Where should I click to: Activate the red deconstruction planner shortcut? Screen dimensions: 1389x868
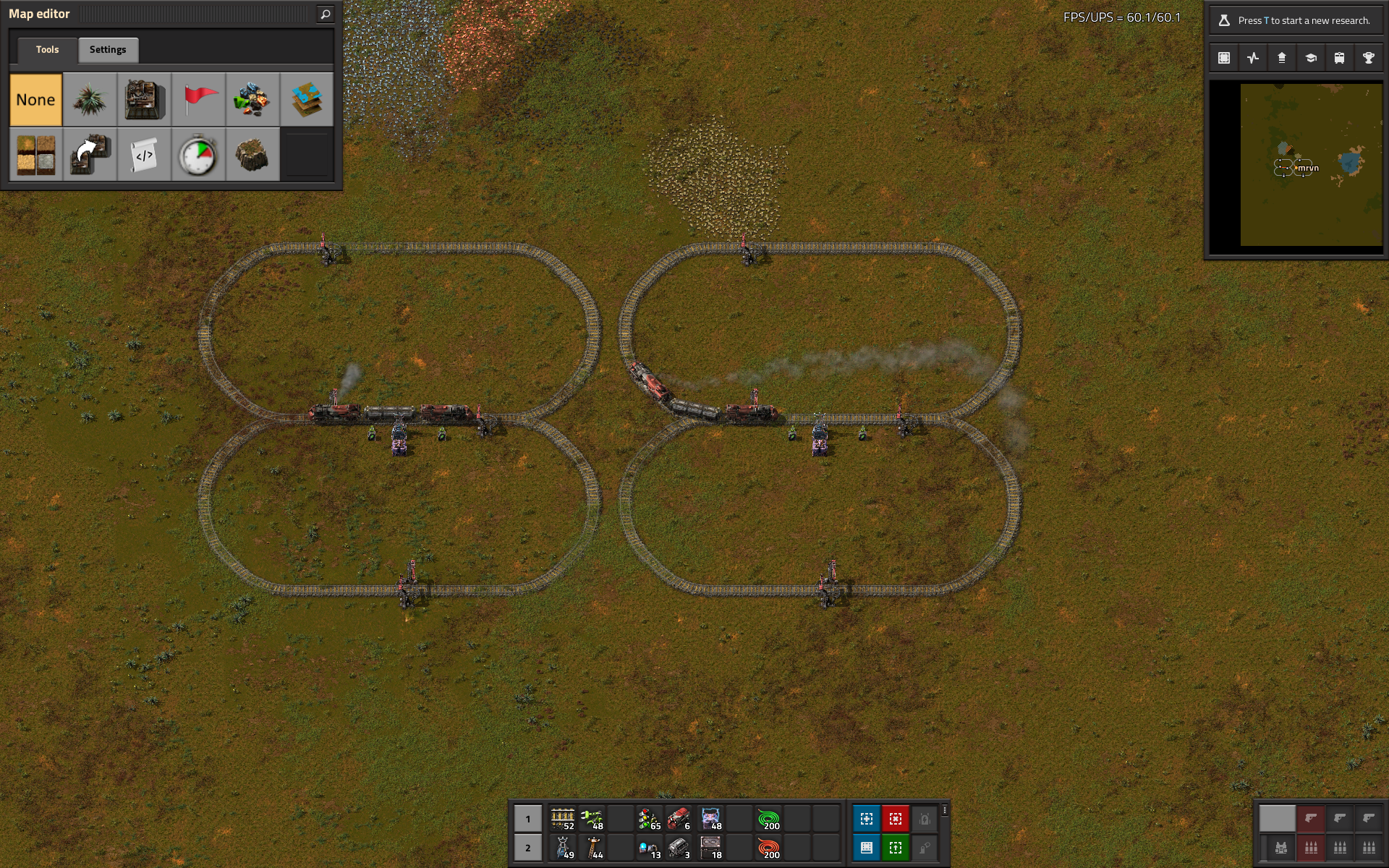coord(896,819)
